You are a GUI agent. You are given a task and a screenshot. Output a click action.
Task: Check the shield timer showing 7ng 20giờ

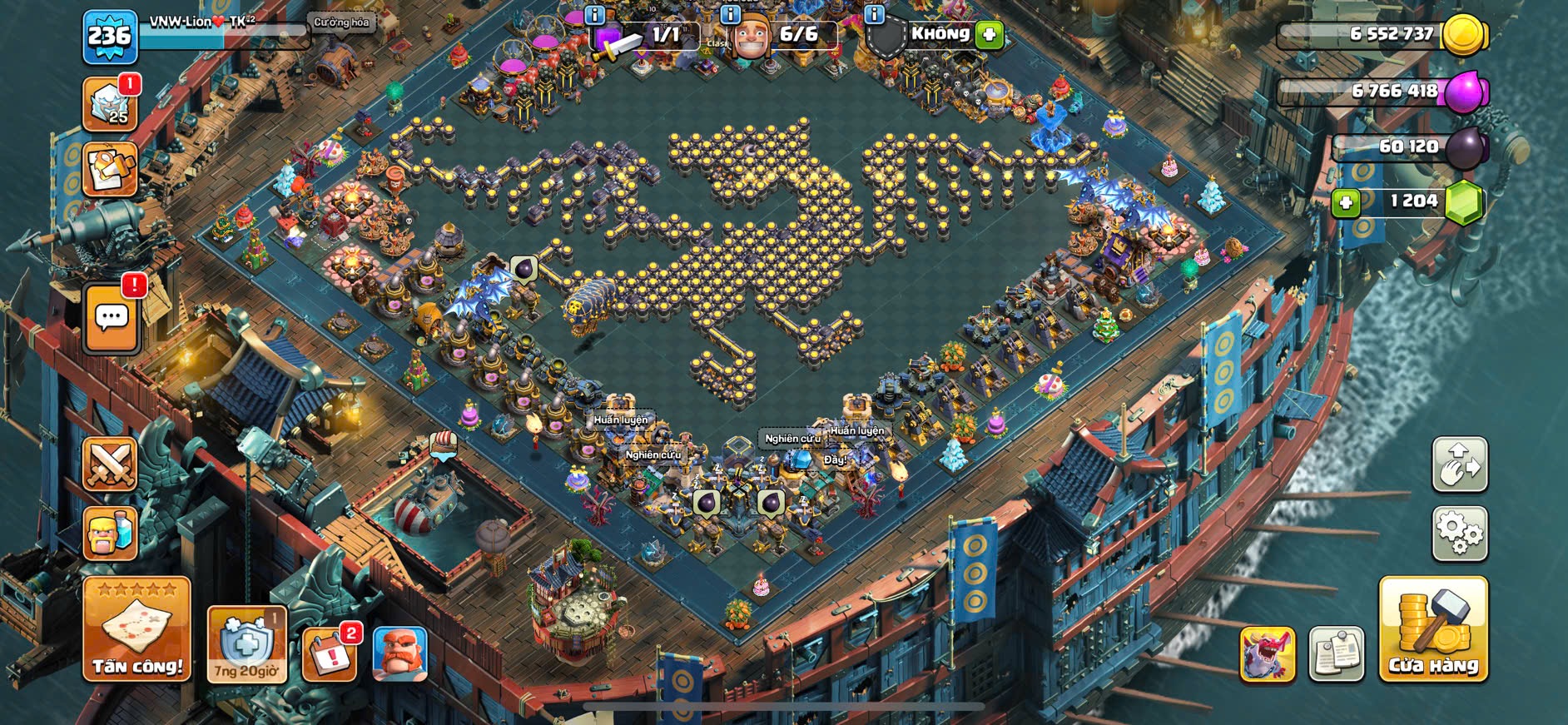[x=246, y=644]
